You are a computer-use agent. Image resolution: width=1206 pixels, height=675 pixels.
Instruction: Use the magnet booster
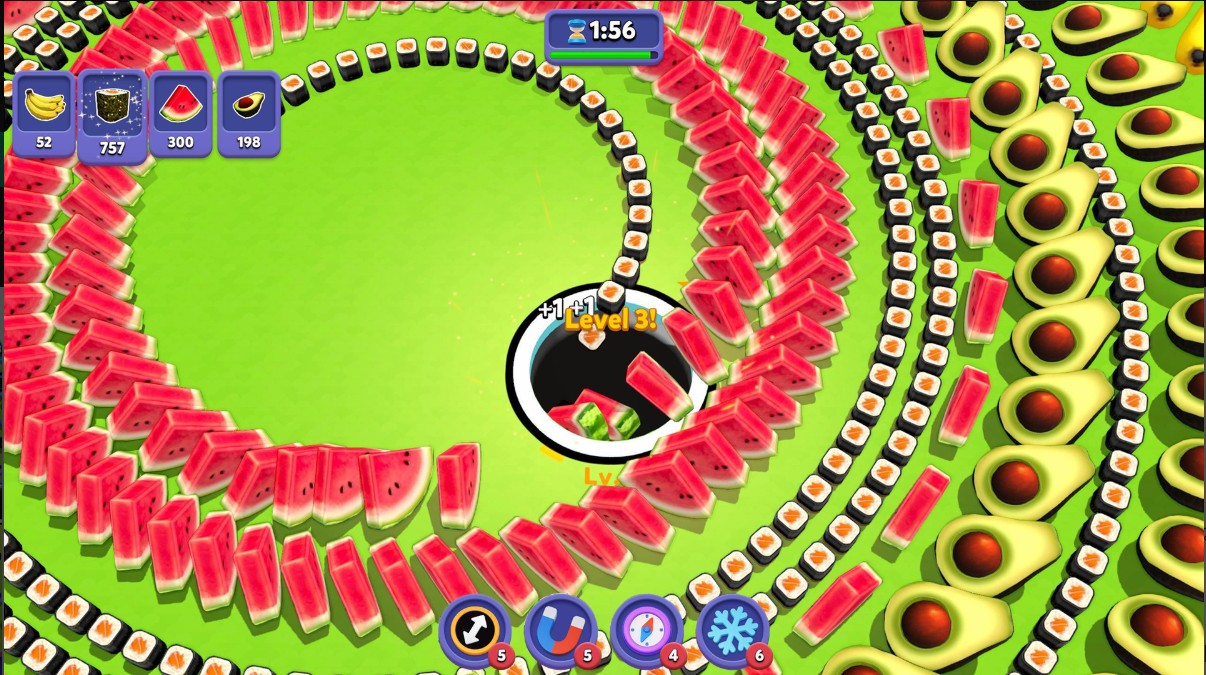(560, 632)
